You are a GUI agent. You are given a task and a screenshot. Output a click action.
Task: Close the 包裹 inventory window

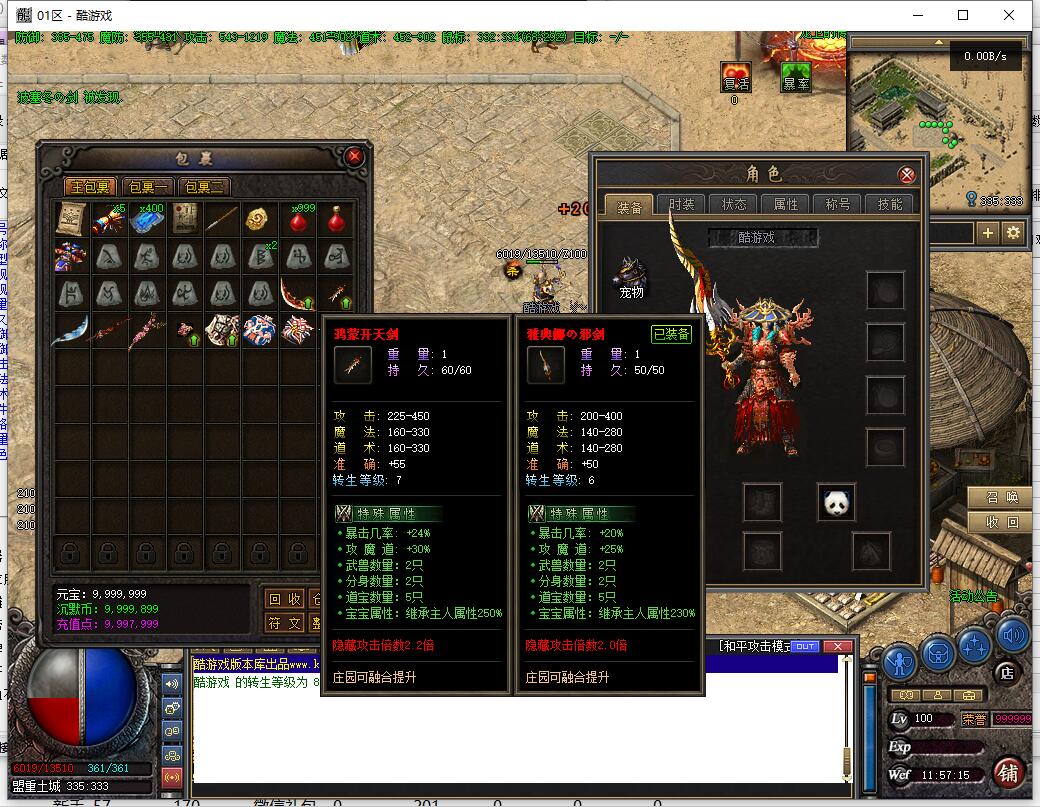354,157
